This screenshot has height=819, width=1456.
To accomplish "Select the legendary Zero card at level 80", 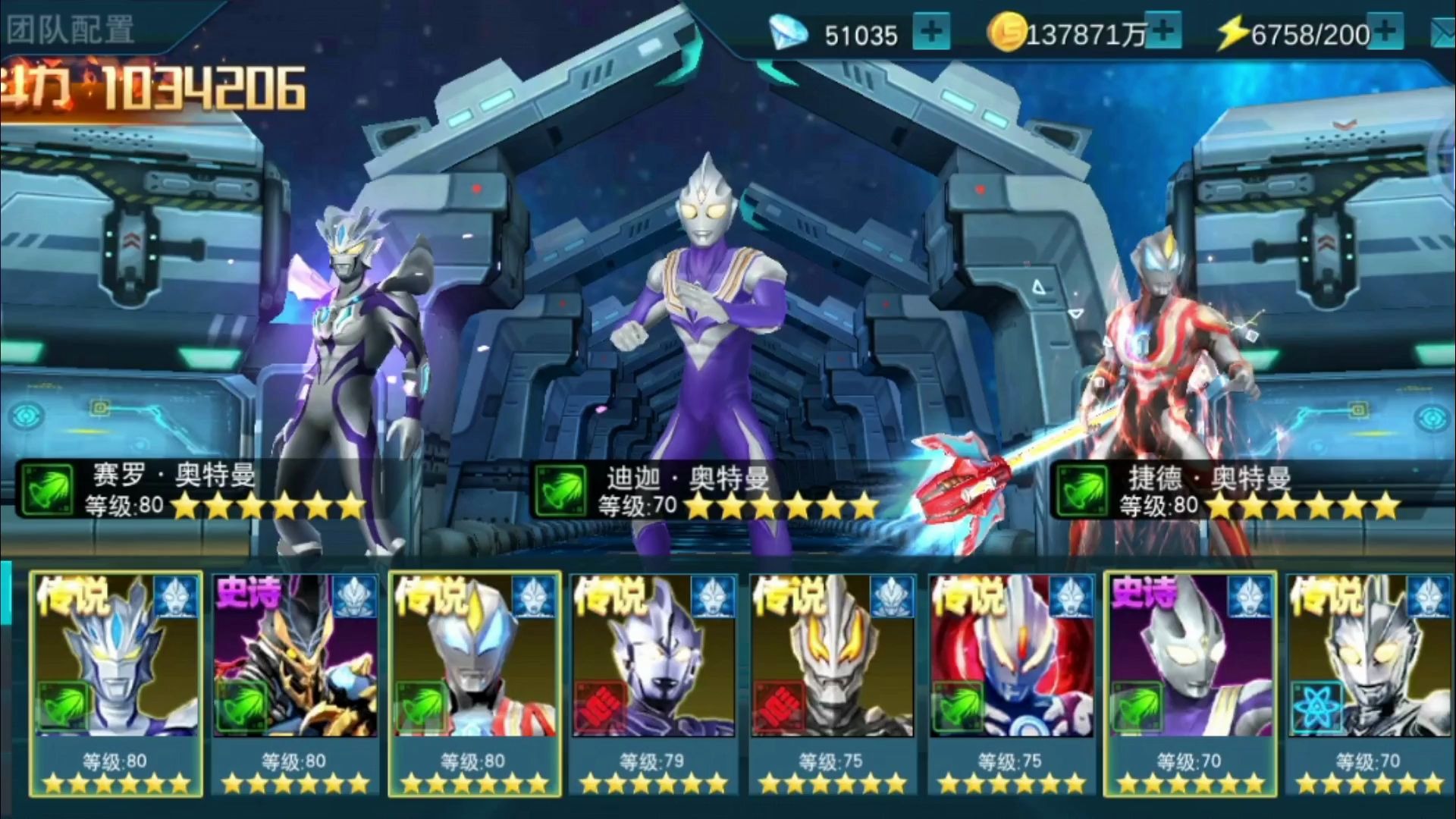I will coord(116,682).
